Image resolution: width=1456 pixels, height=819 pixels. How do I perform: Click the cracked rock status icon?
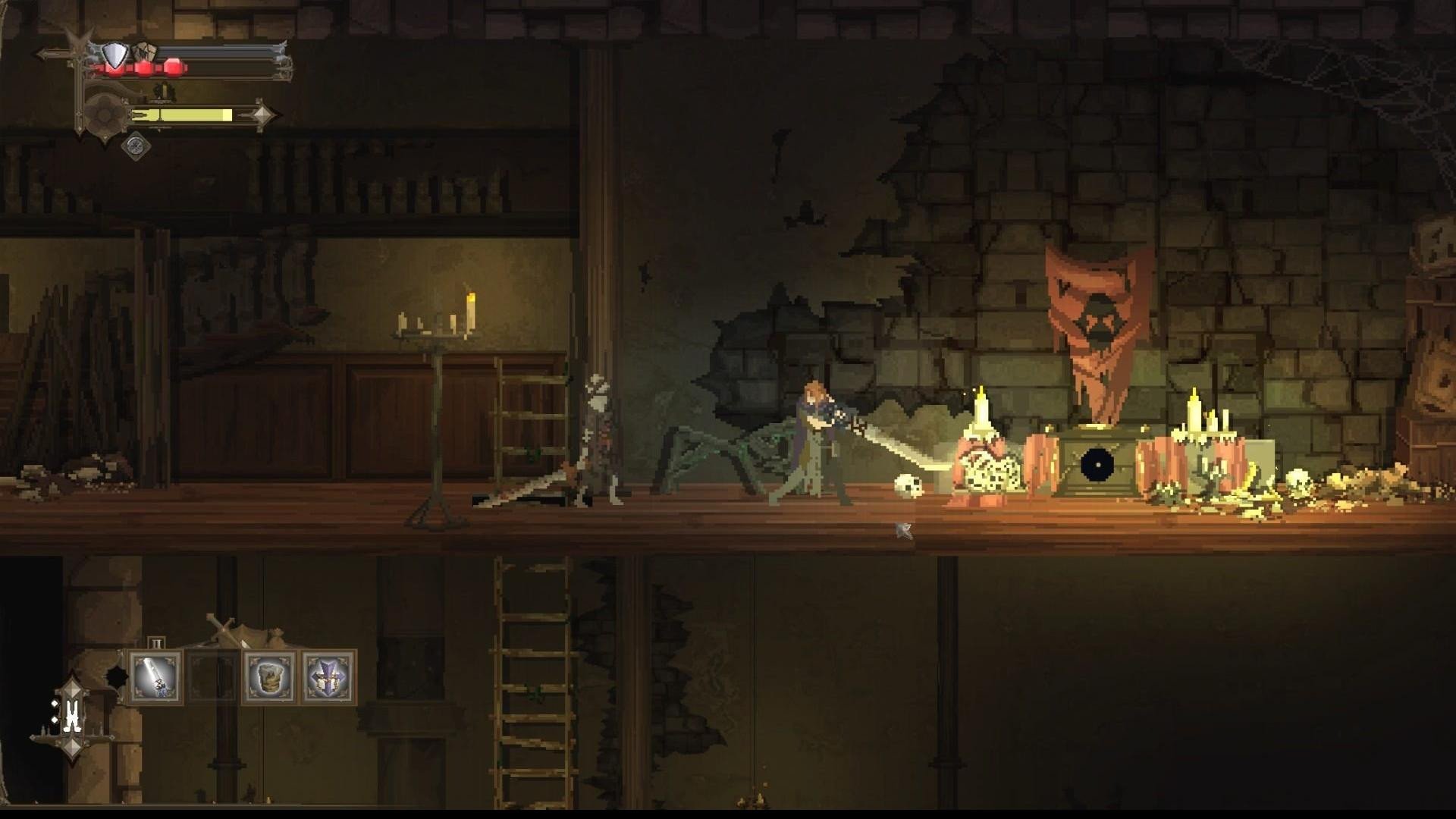tap(145, 52)
